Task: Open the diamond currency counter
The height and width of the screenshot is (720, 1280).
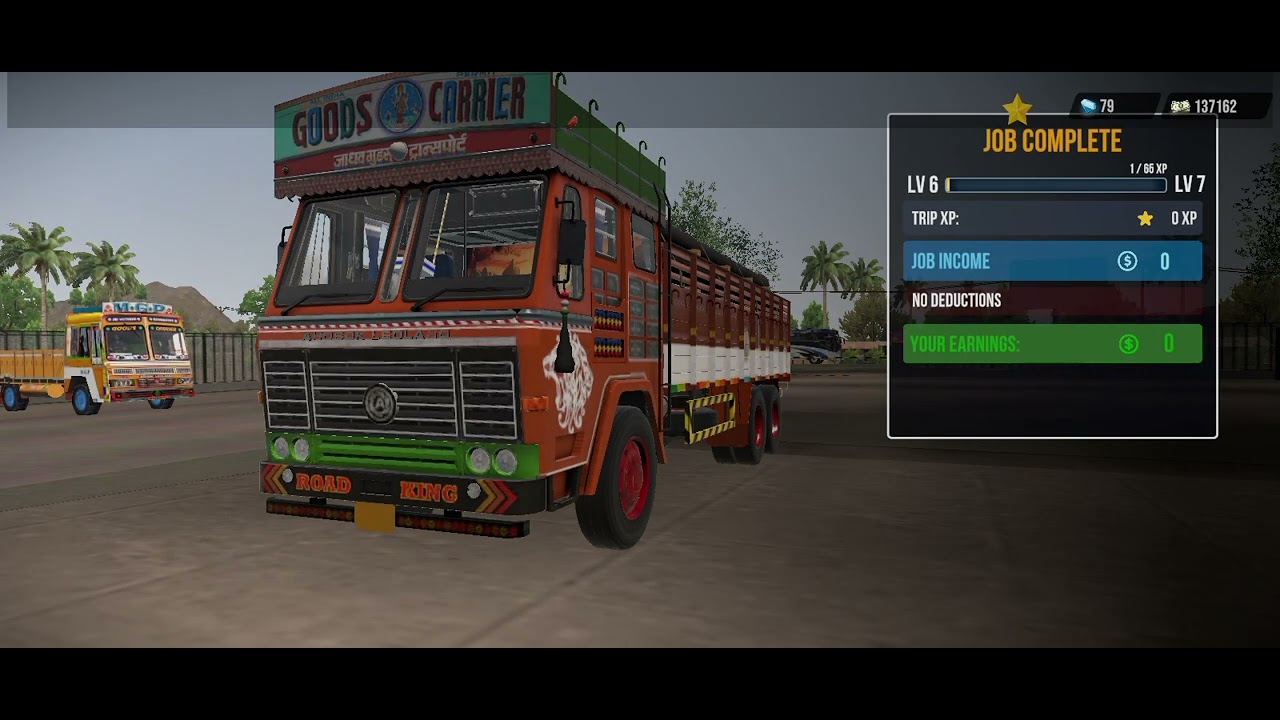Action: (1098, 106)
